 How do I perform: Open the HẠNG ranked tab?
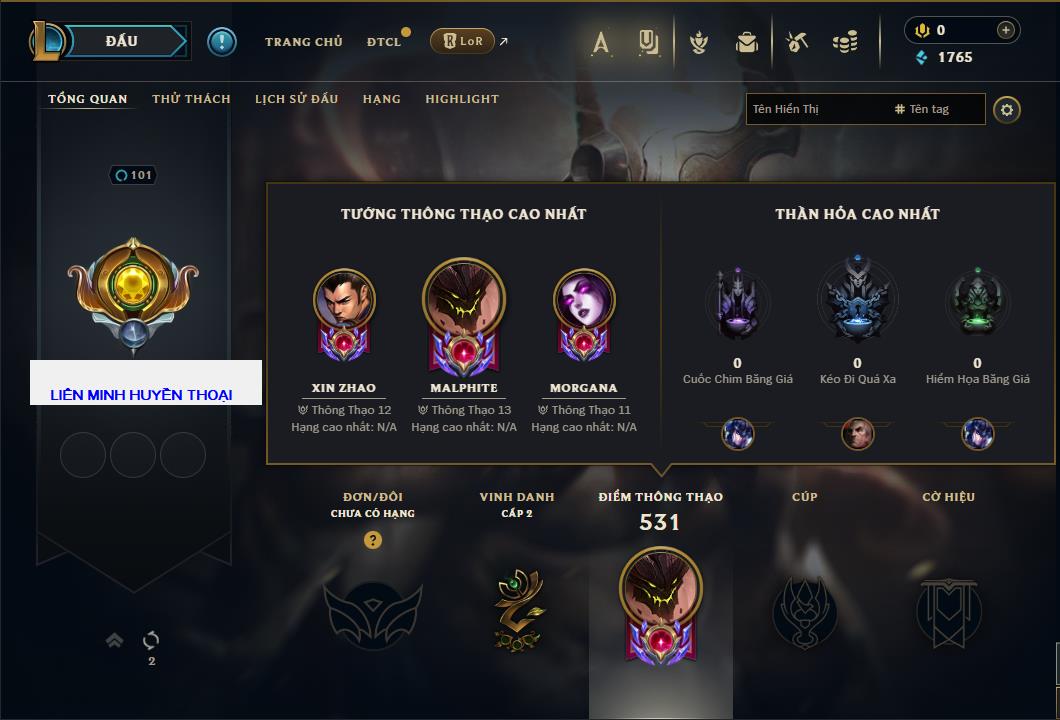[381, 99]
